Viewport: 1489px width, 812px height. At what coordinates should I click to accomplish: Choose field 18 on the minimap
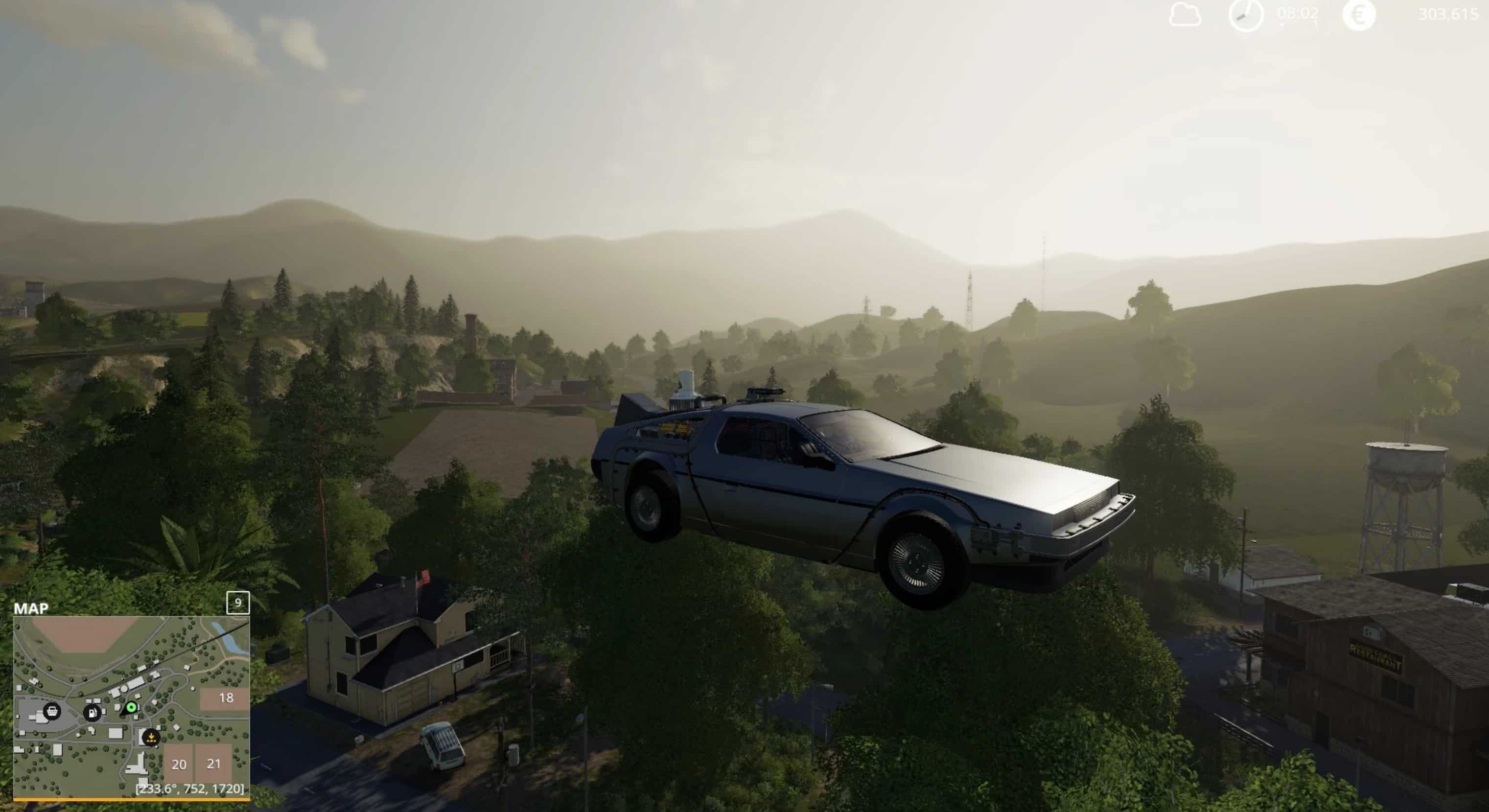[x=225, y=698]
